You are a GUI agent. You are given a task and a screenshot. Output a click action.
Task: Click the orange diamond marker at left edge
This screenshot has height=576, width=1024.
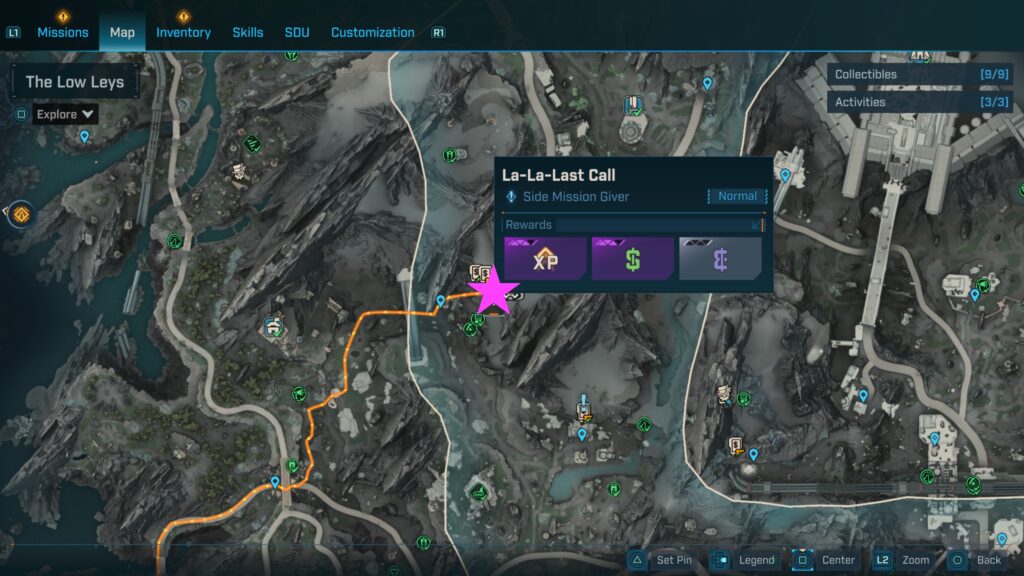(x=20, y=213)
